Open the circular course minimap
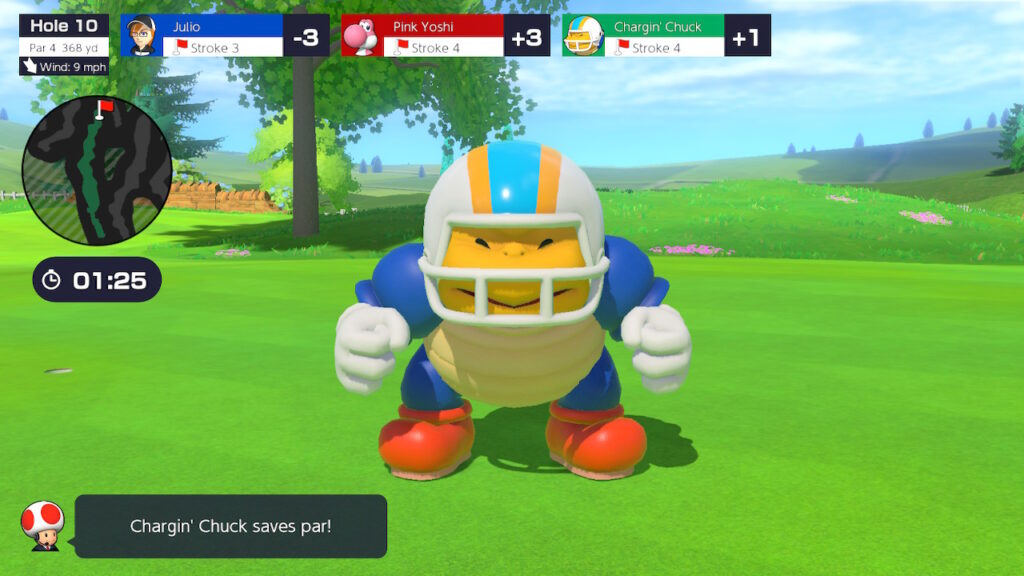1024x576 pixels. (x=97, y=171)
